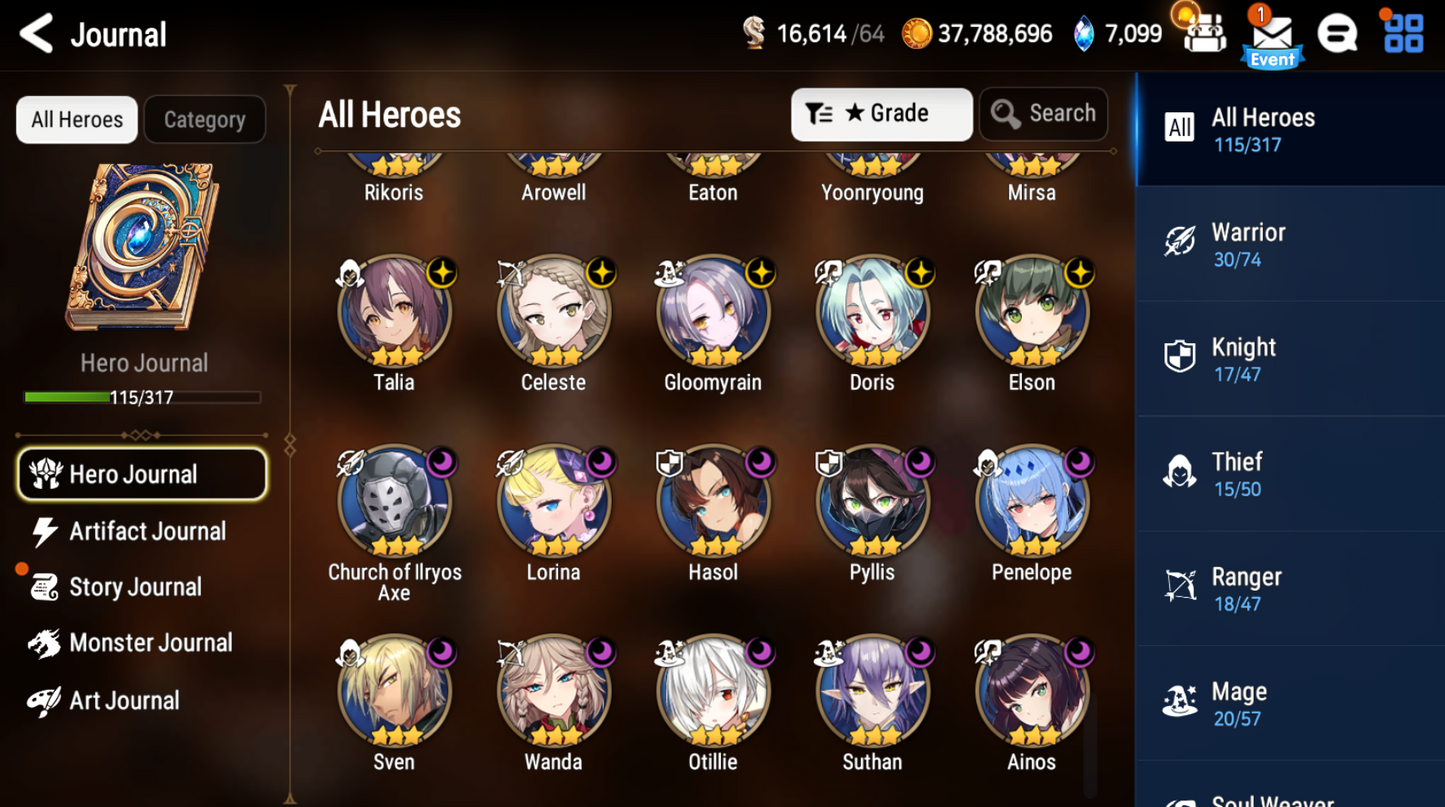Select the Mage class filter

1289,702
